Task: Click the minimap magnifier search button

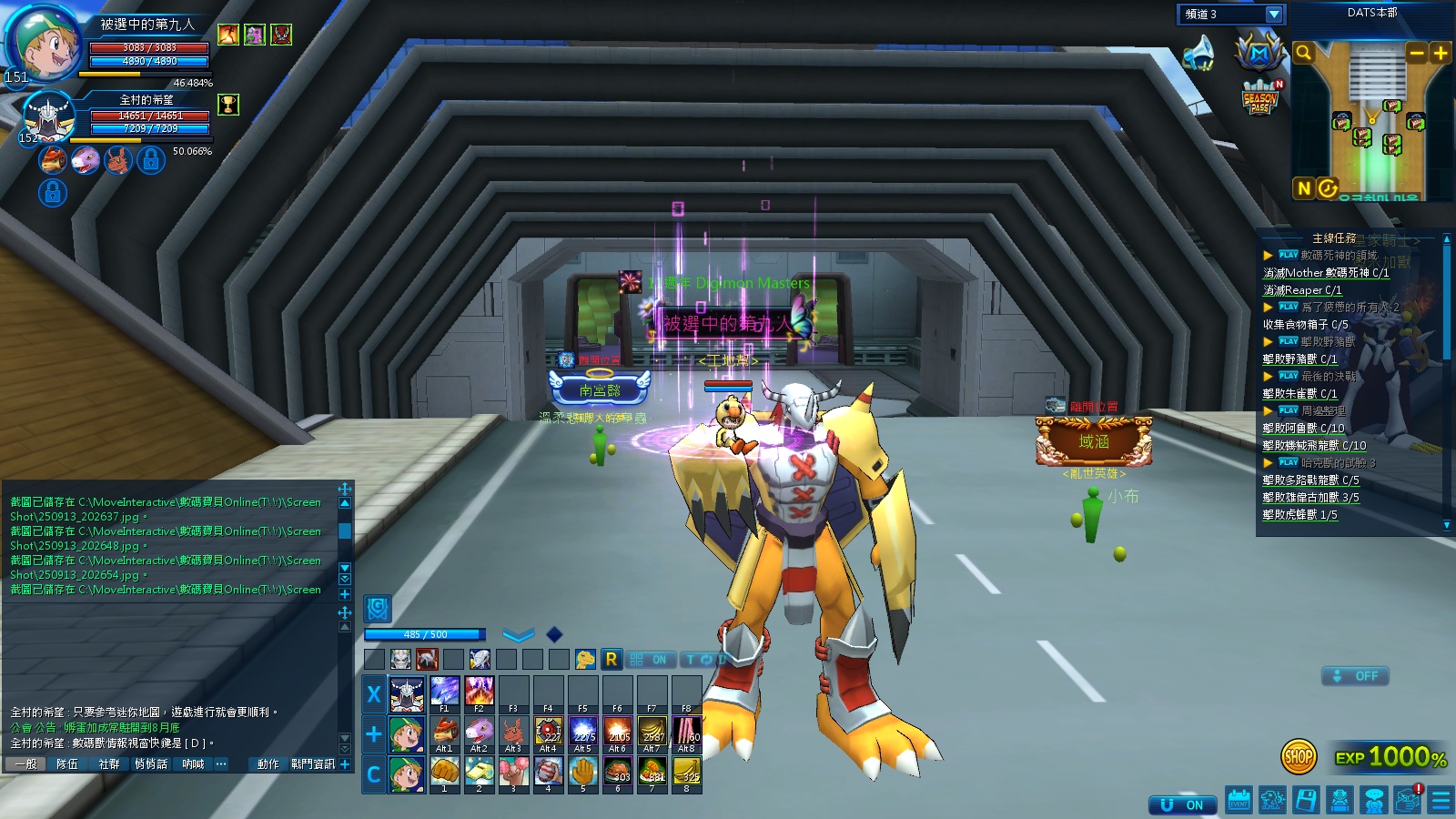Action: pyautogui.click(x=1303, y=54)
